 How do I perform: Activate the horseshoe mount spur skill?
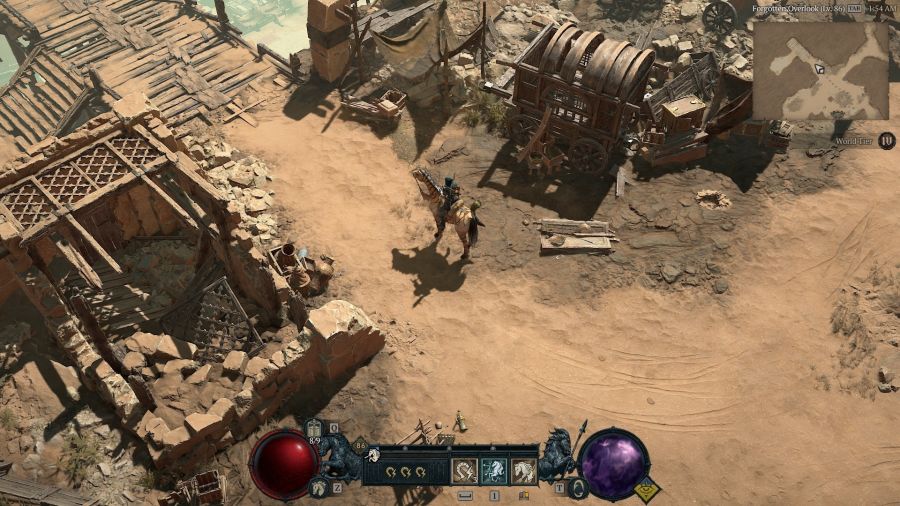464,471
